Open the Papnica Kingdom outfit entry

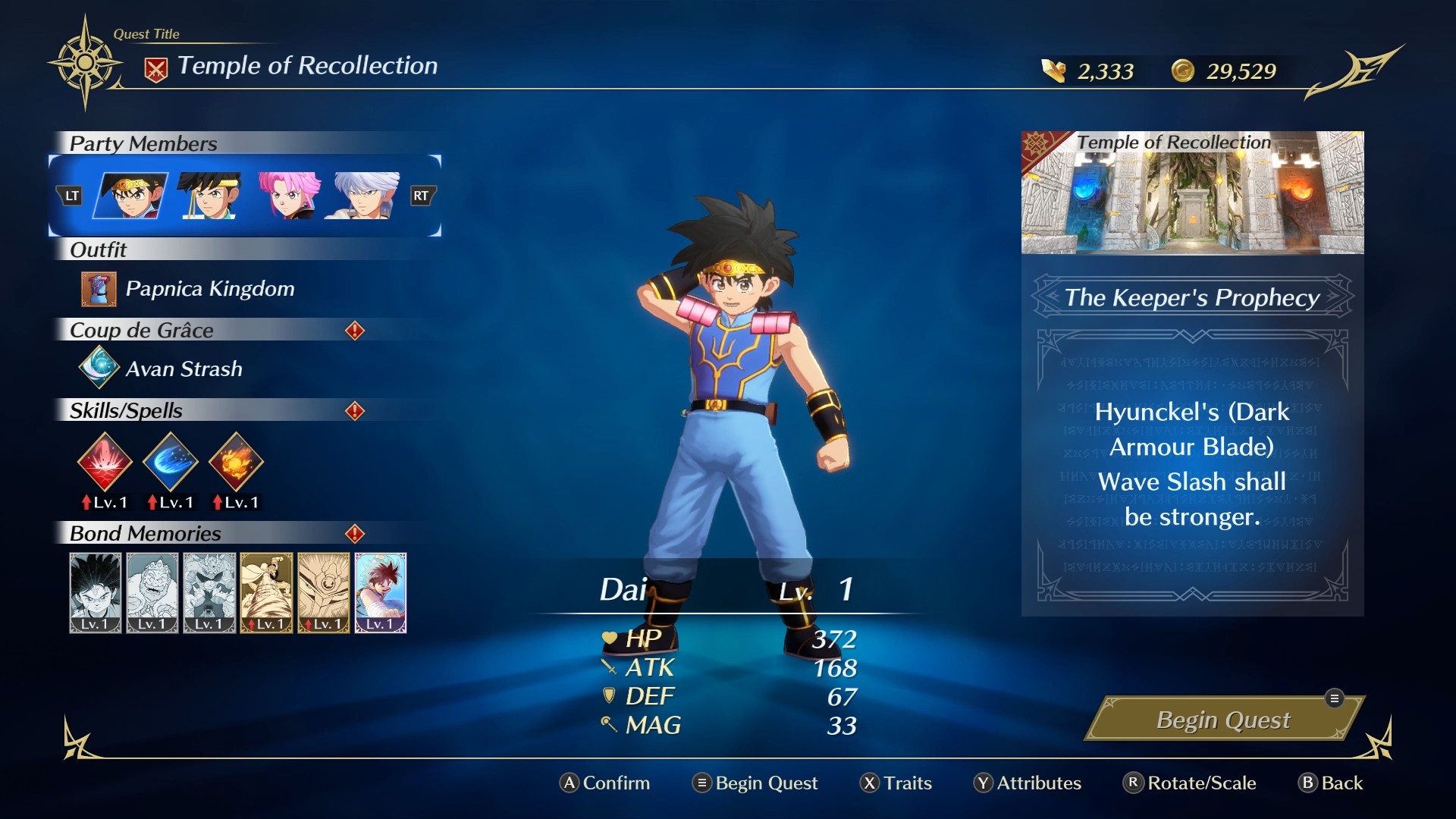click(x=209, y=289)
